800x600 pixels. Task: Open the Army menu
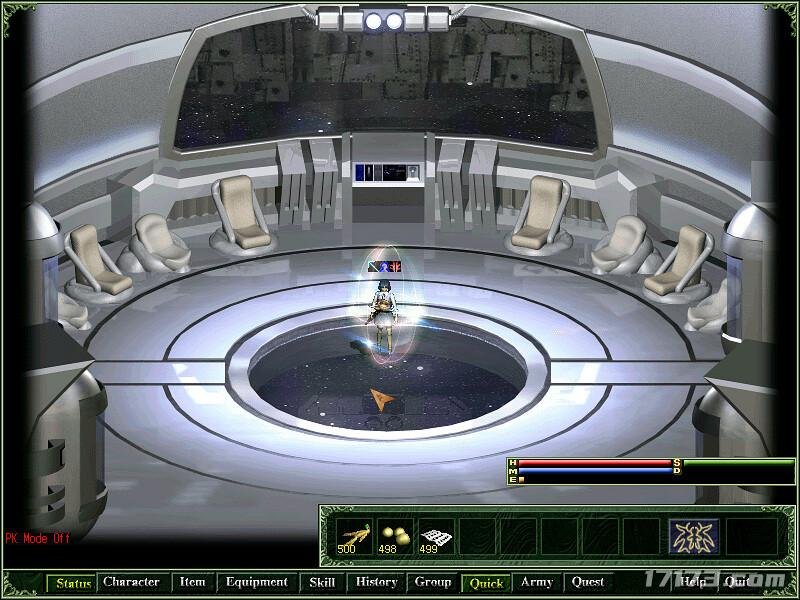tap(537, 582)
